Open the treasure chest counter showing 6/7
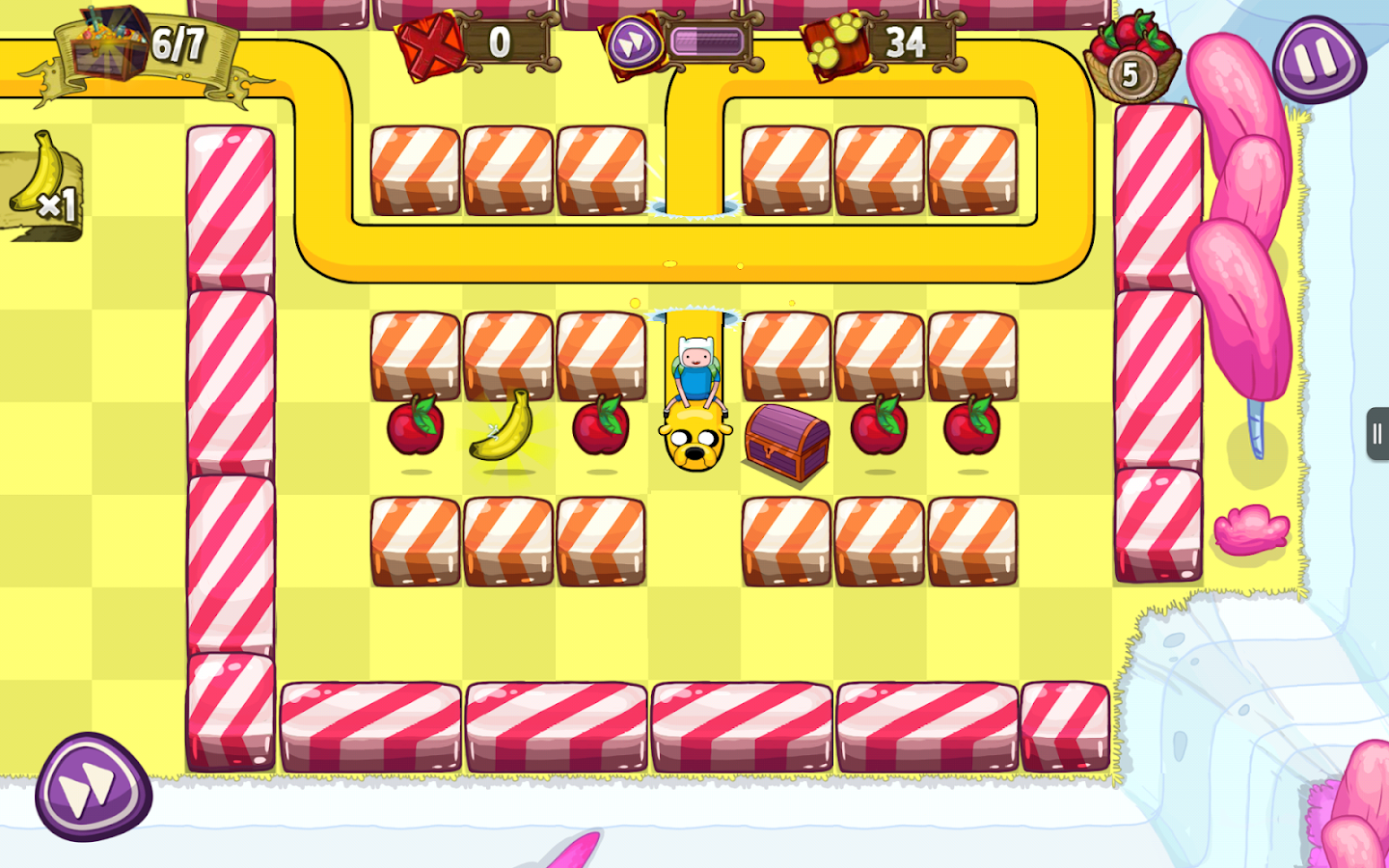Screen dimensions: 1389x868 click(125, 43)
